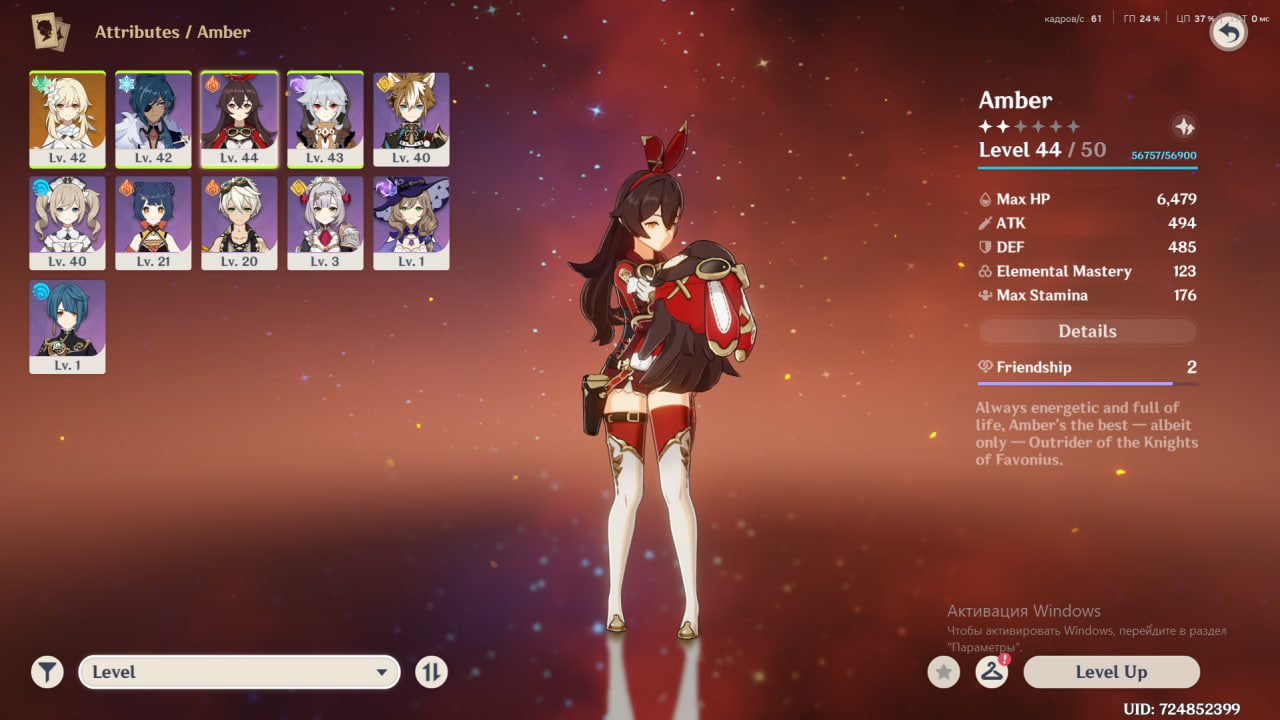
Task: Select Amber's Lv. 44 portrait
Action: pyautogui.click(x=239, y=118)
